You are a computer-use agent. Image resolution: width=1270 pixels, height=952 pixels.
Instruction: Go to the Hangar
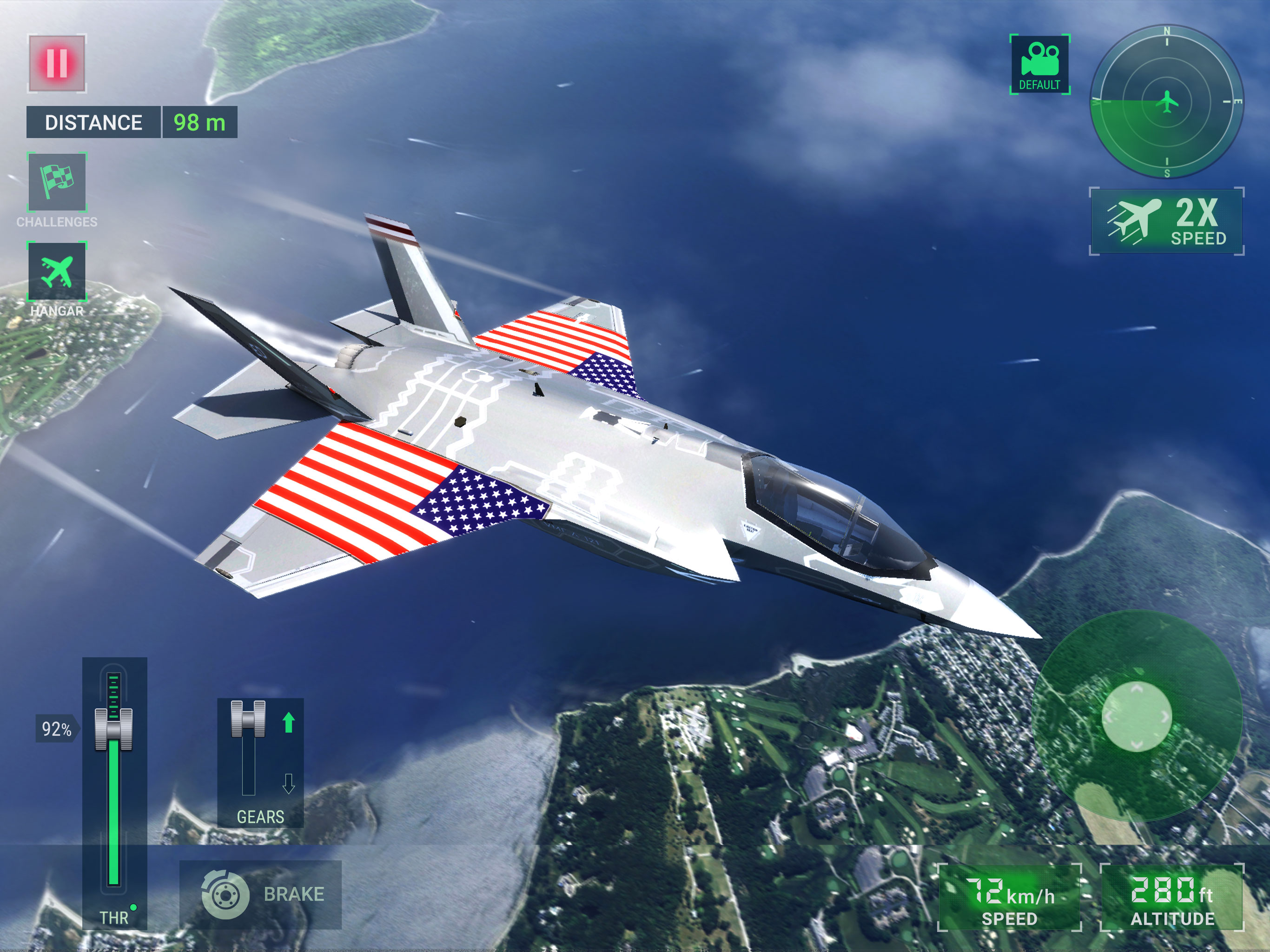(x=57, y=271)
